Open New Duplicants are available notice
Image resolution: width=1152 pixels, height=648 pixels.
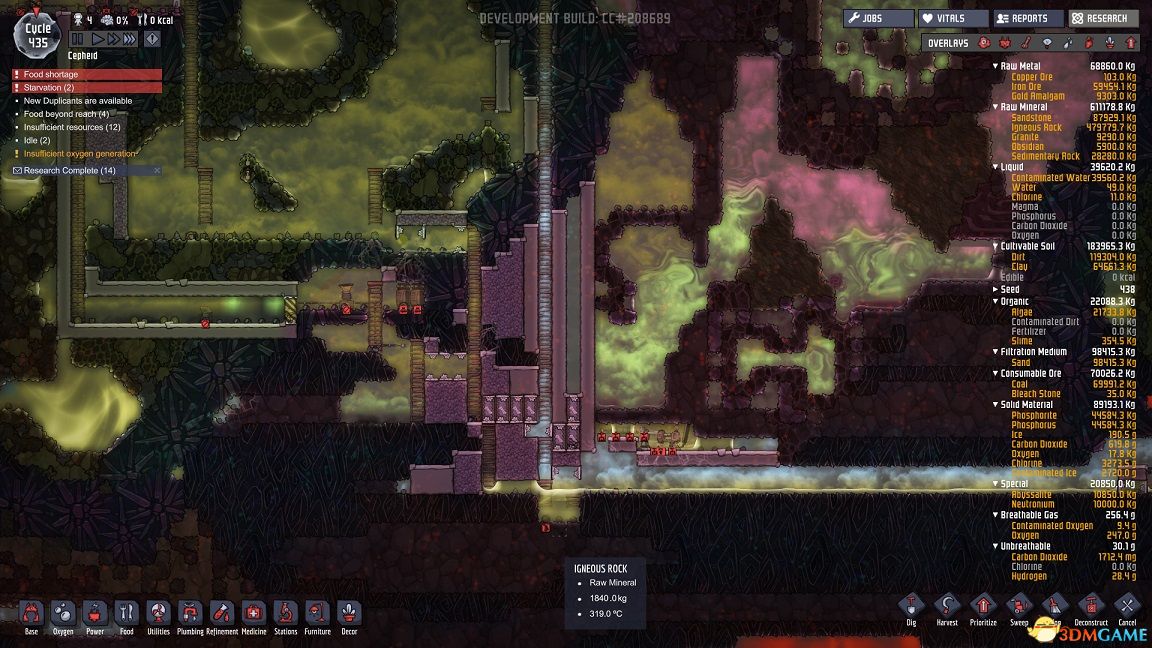pos(78,101)
